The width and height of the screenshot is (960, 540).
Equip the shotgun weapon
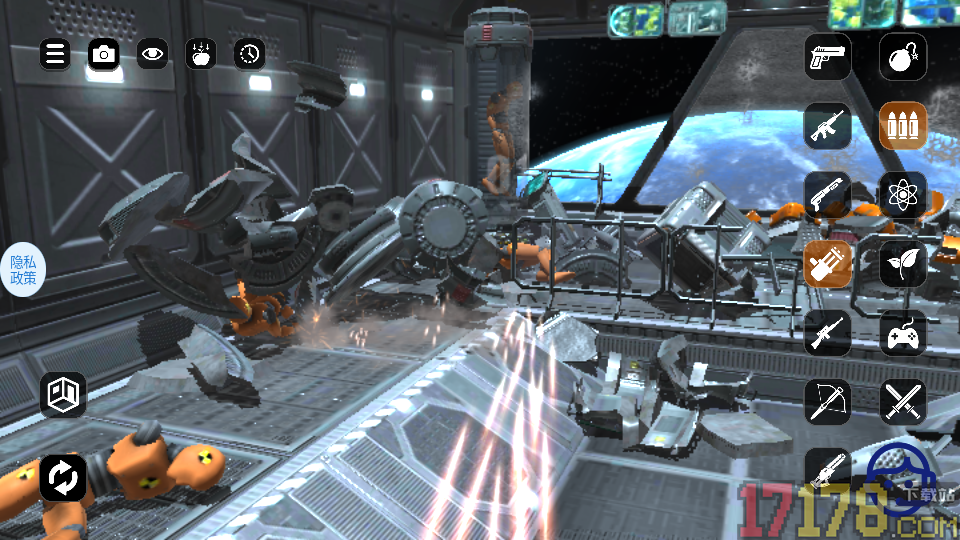tap(828, 194)
